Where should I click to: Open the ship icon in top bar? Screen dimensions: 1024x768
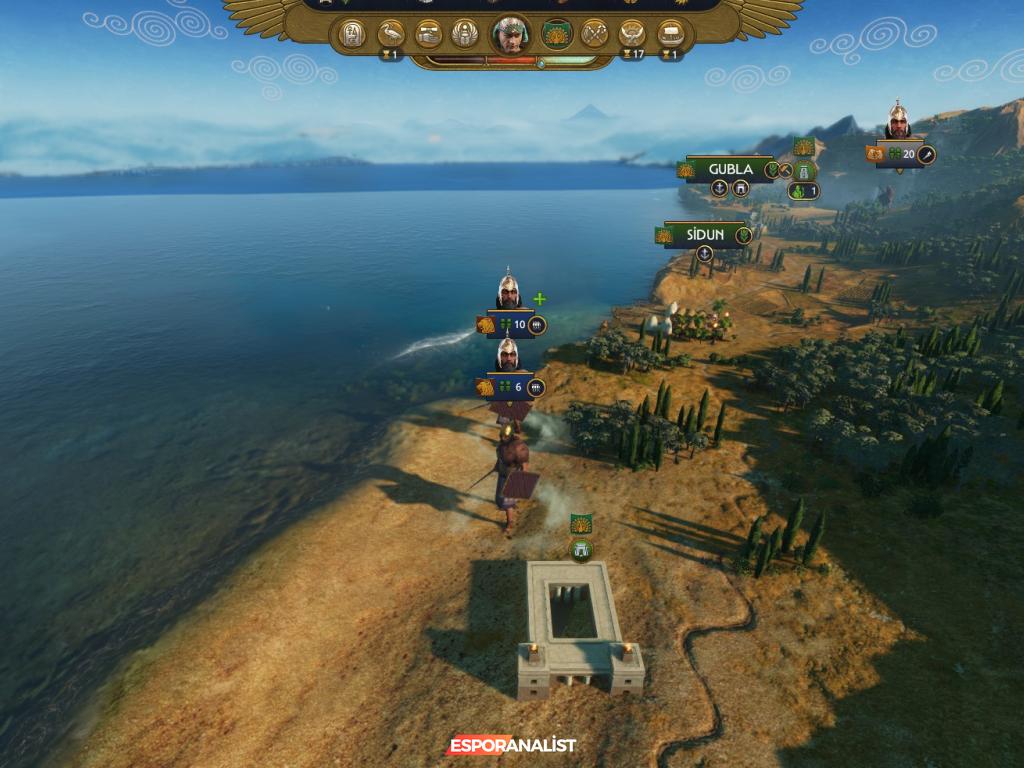(x=670, y=34)
